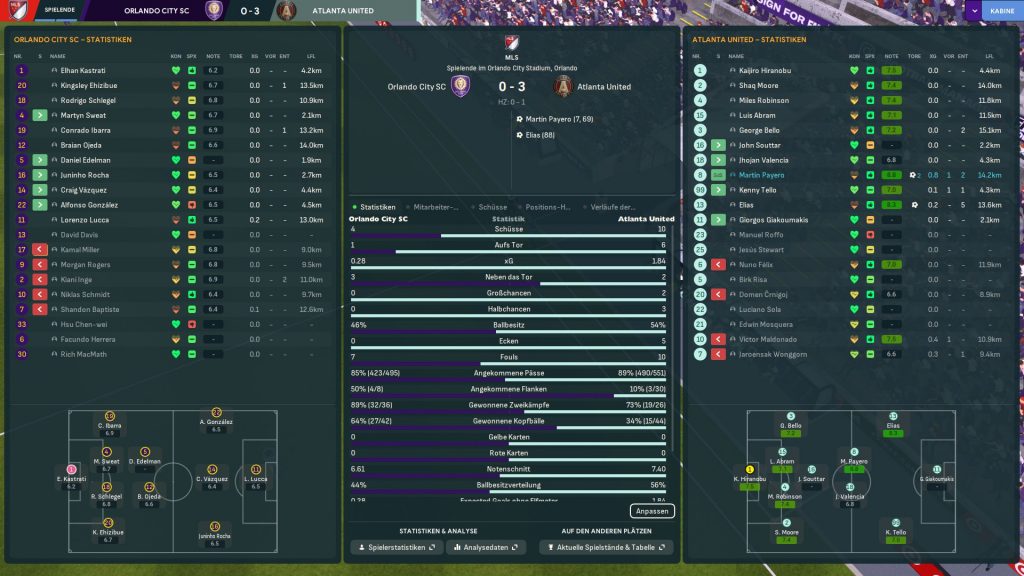Click L. Lucca's marker on the Orlando pitch

pos(256,469)
